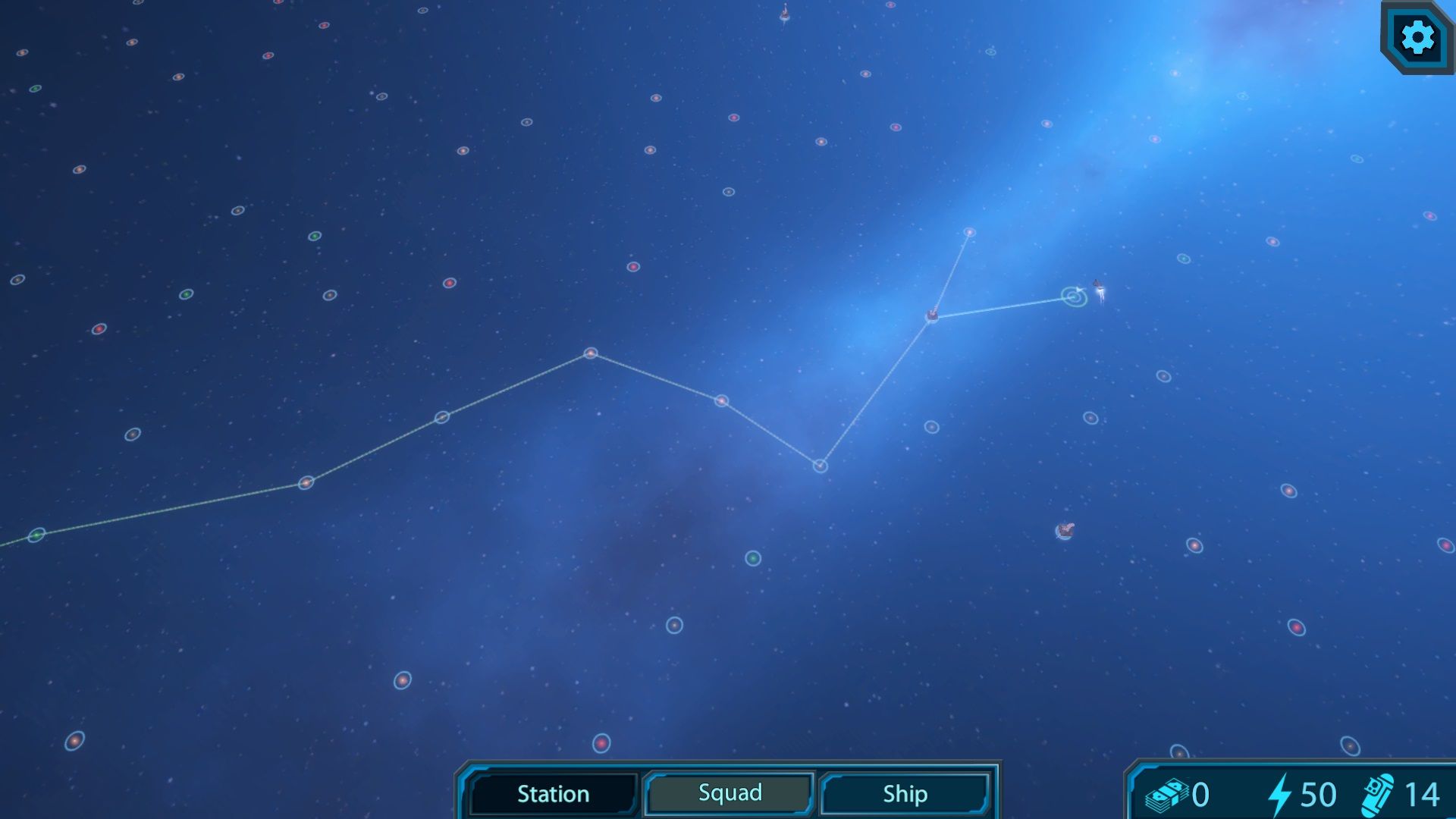
Task: Open the settings gear menu
Action: pos(1417,37)
